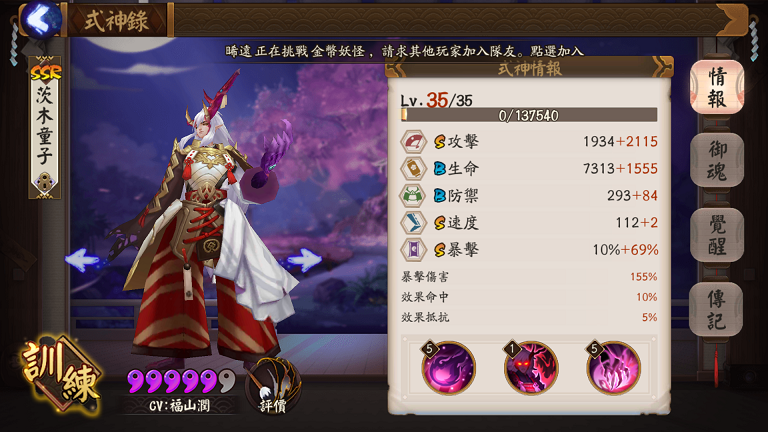Go back with the blue arrow button
Image resolution: width=768 pixels, height=432 pixels.
(40, 18)
